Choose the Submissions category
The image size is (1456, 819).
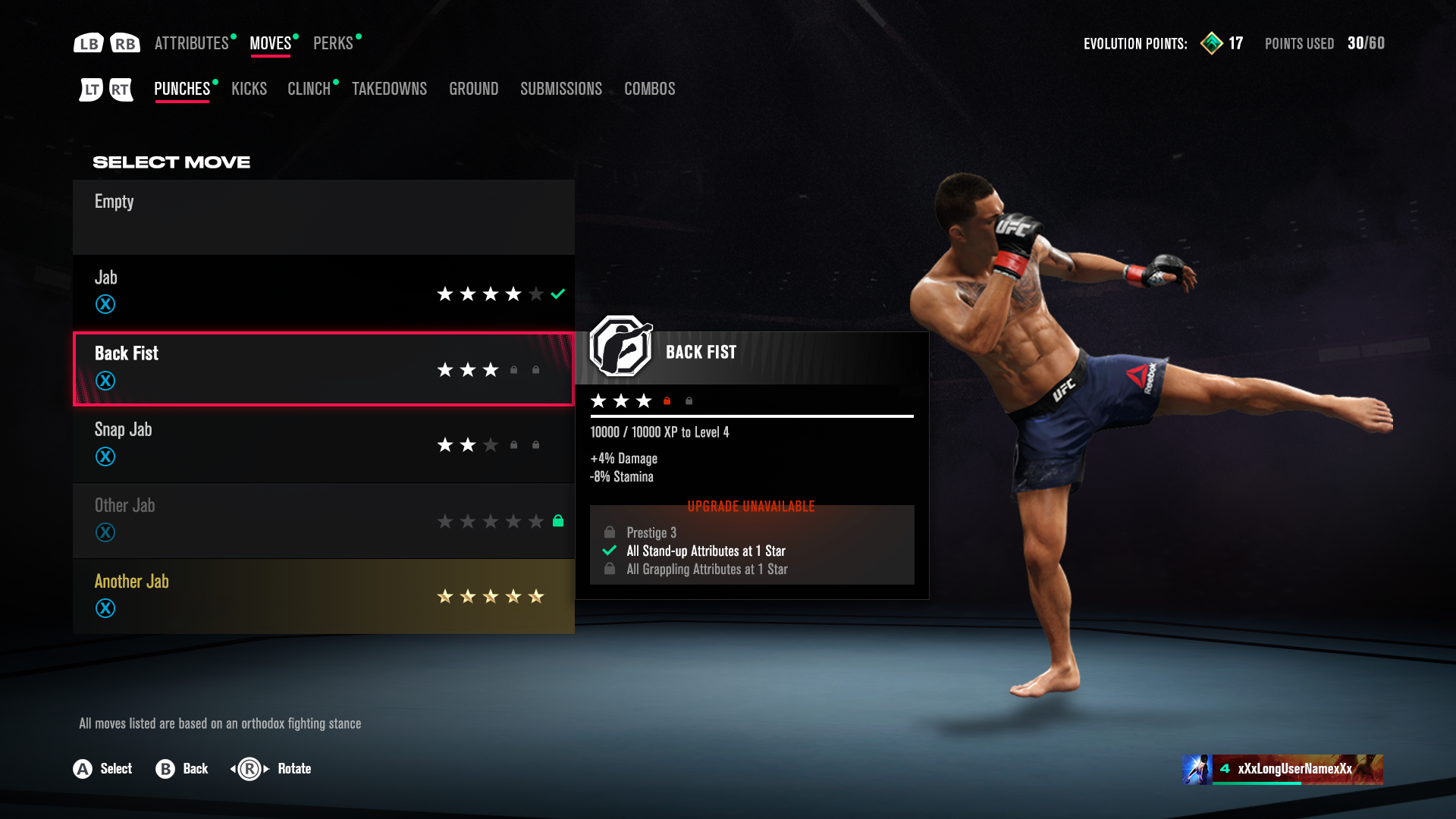click(x=560, y=89)
